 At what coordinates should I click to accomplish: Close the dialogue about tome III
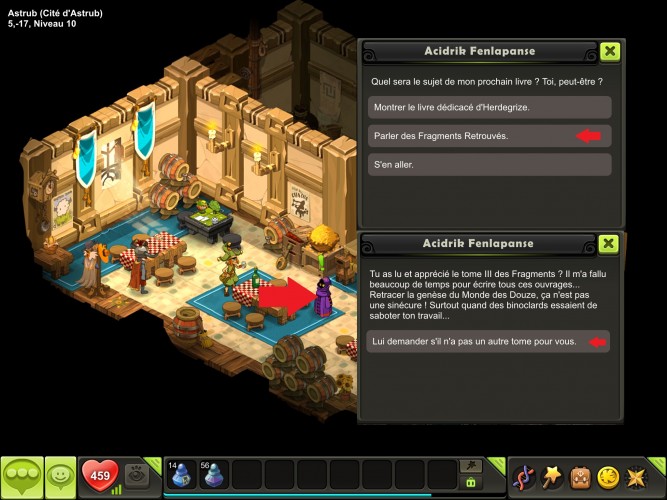pos(609,243)
